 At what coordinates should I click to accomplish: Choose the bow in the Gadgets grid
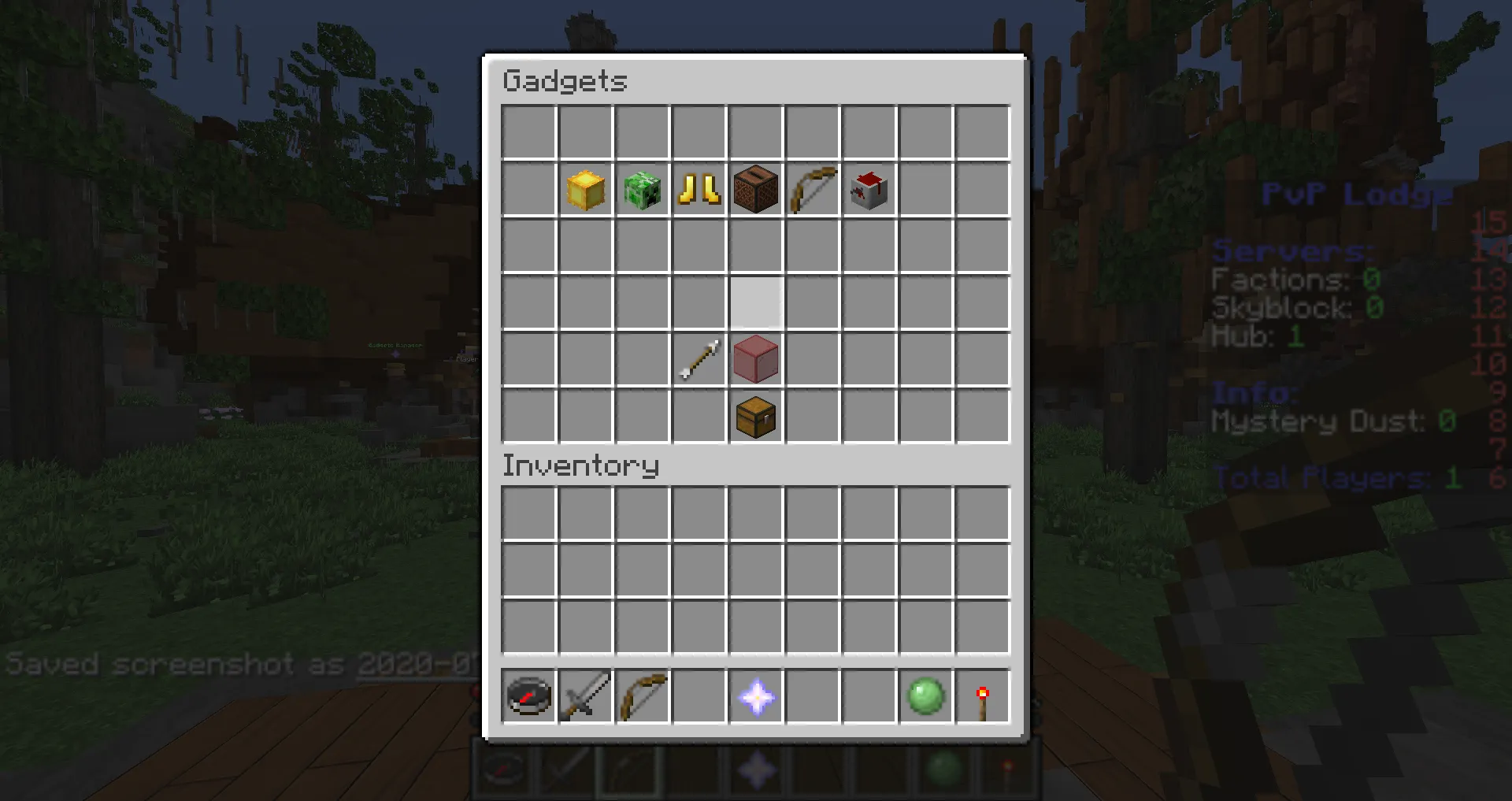pos(812,190)
